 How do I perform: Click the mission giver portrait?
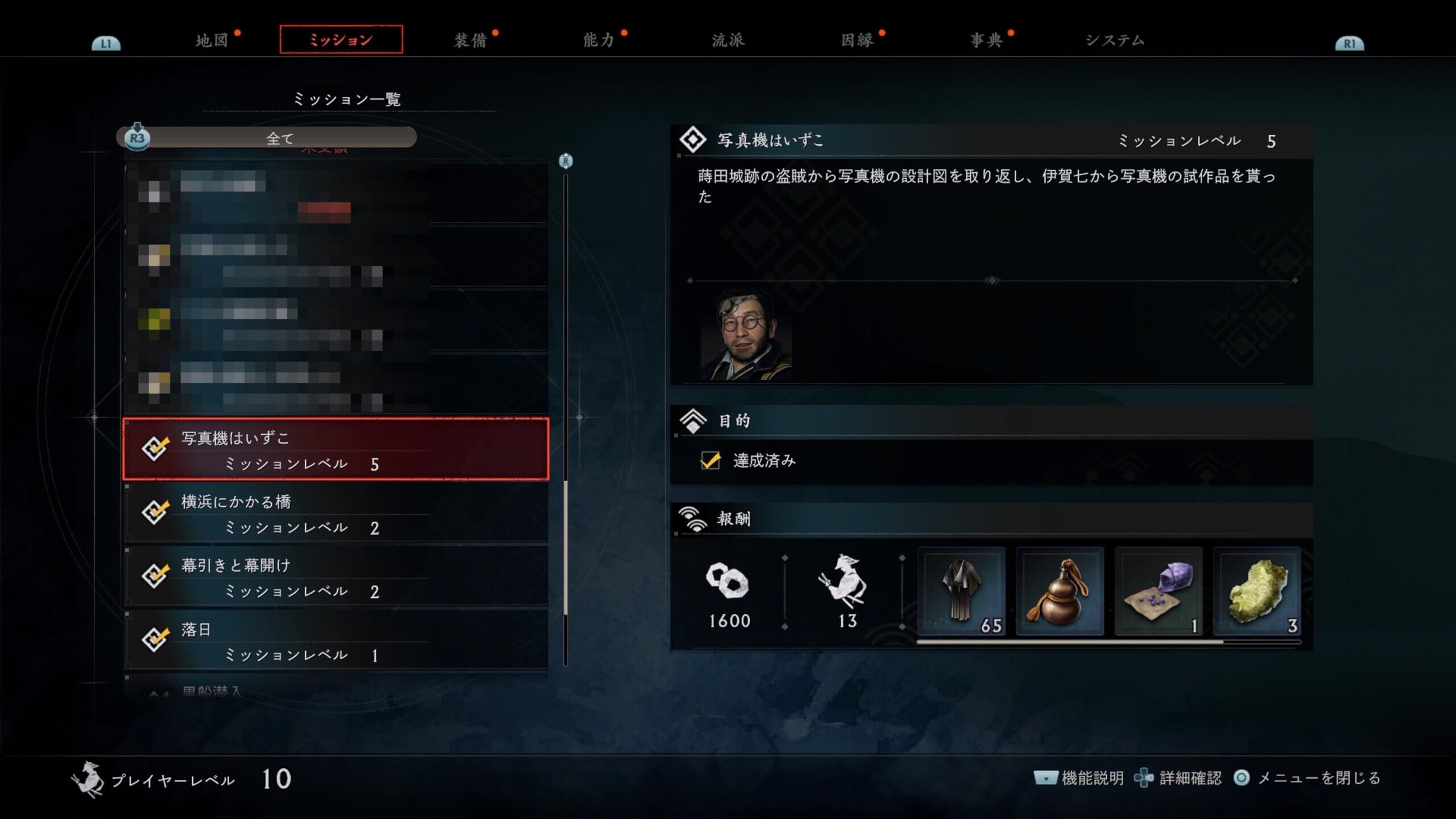746,336
